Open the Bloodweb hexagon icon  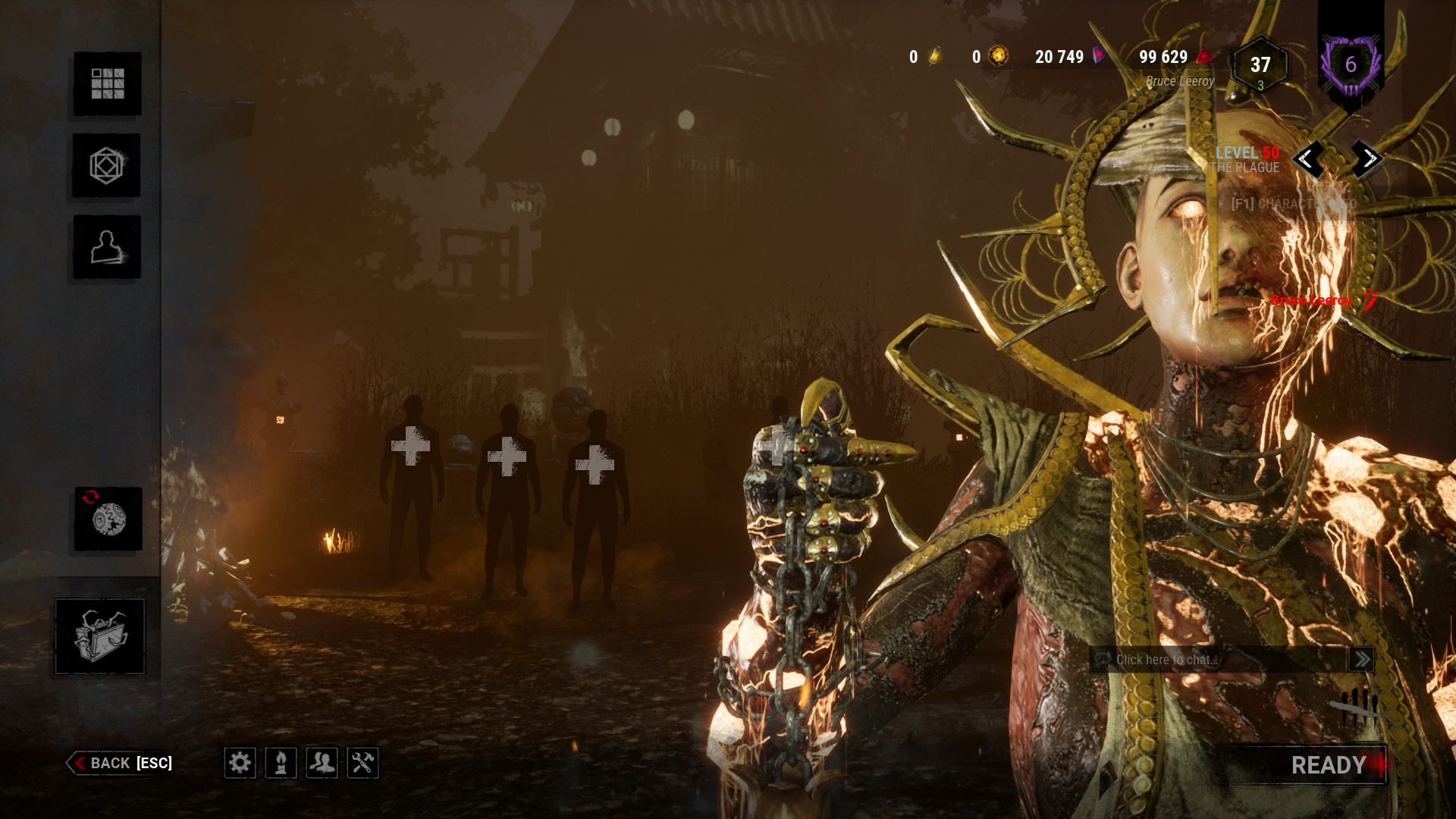[x=106, y=165]
